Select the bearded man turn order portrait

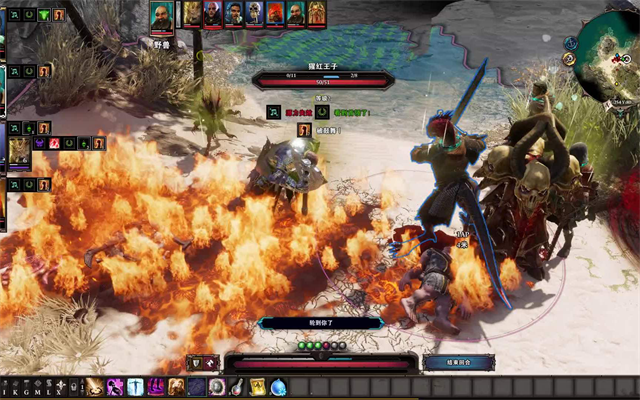click(x=234, y=12)
